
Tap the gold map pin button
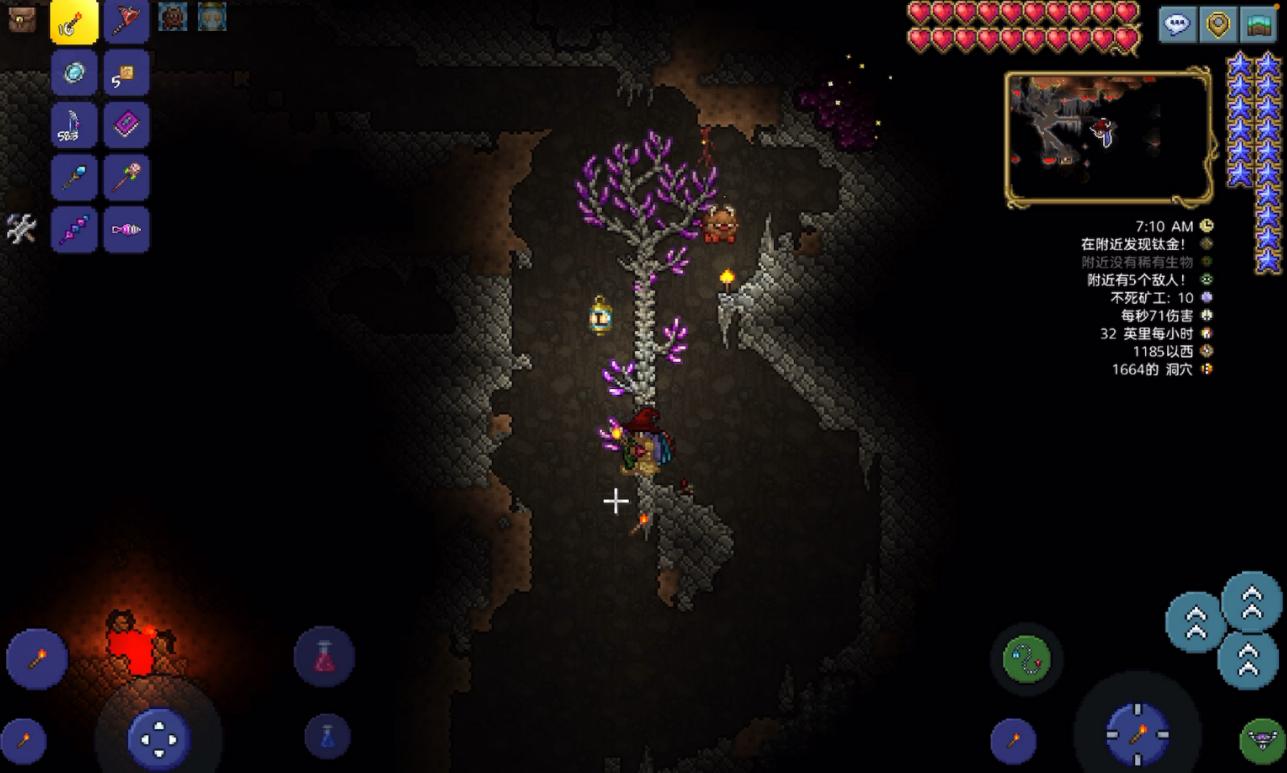coord(1218,24)
